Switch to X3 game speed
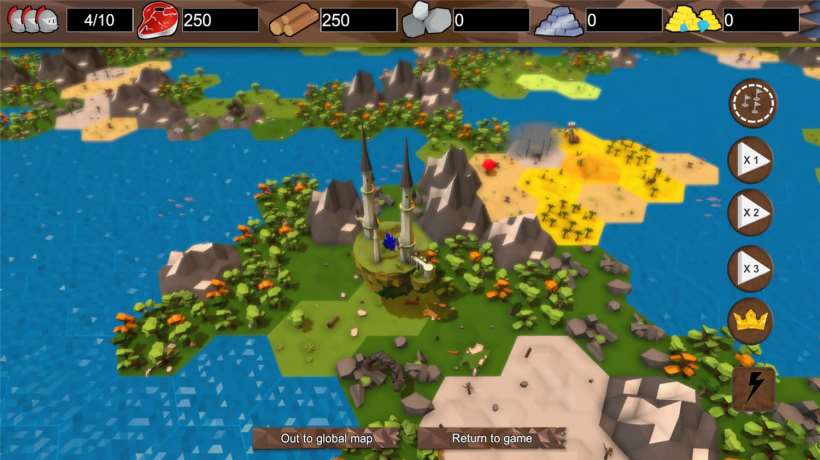The height and width of the screenshot is (460, 820). [x=750, y=268]
